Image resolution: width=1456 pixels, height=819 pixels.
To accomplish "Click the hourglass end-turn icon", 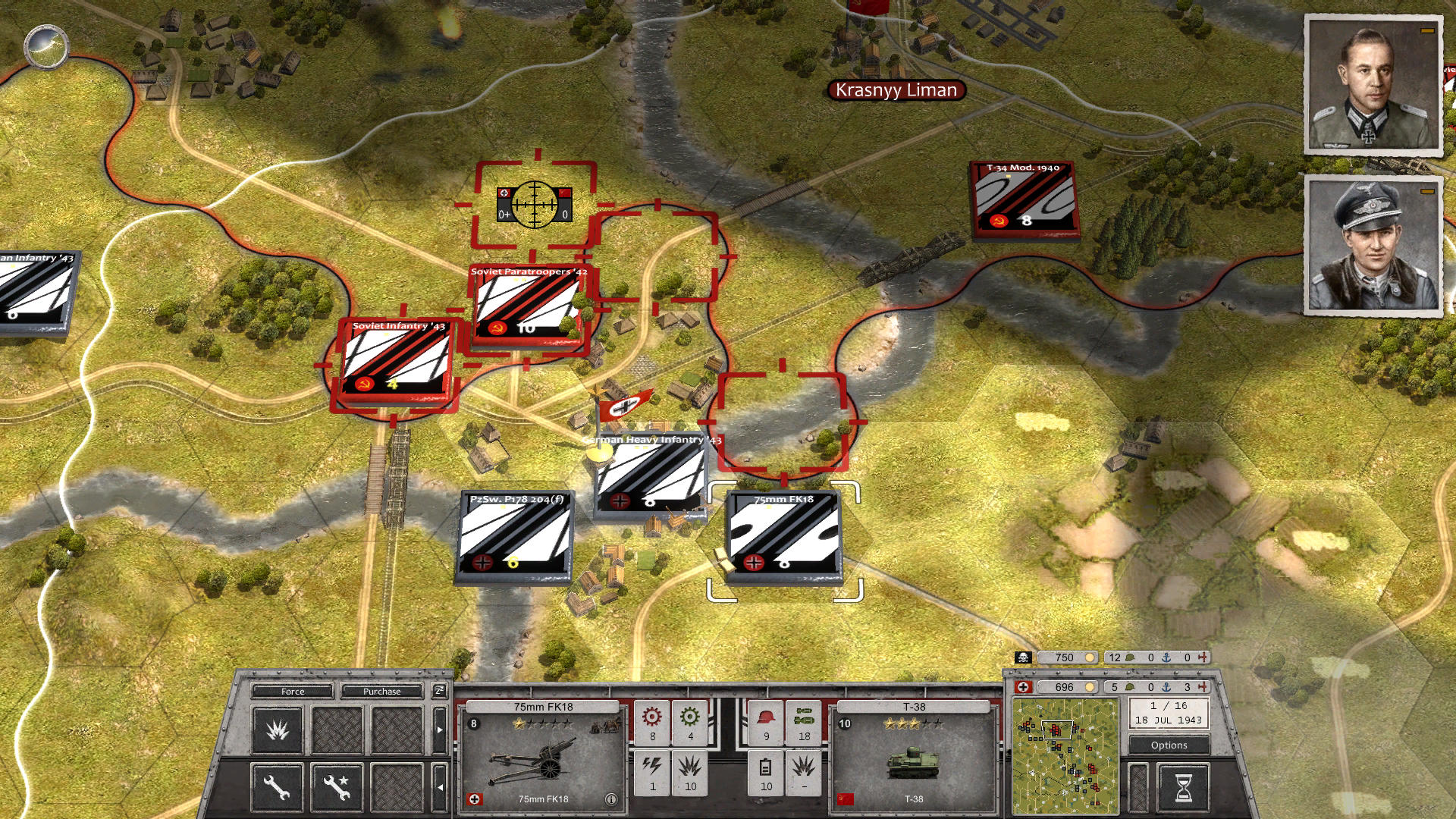I will click(1184, 786).
